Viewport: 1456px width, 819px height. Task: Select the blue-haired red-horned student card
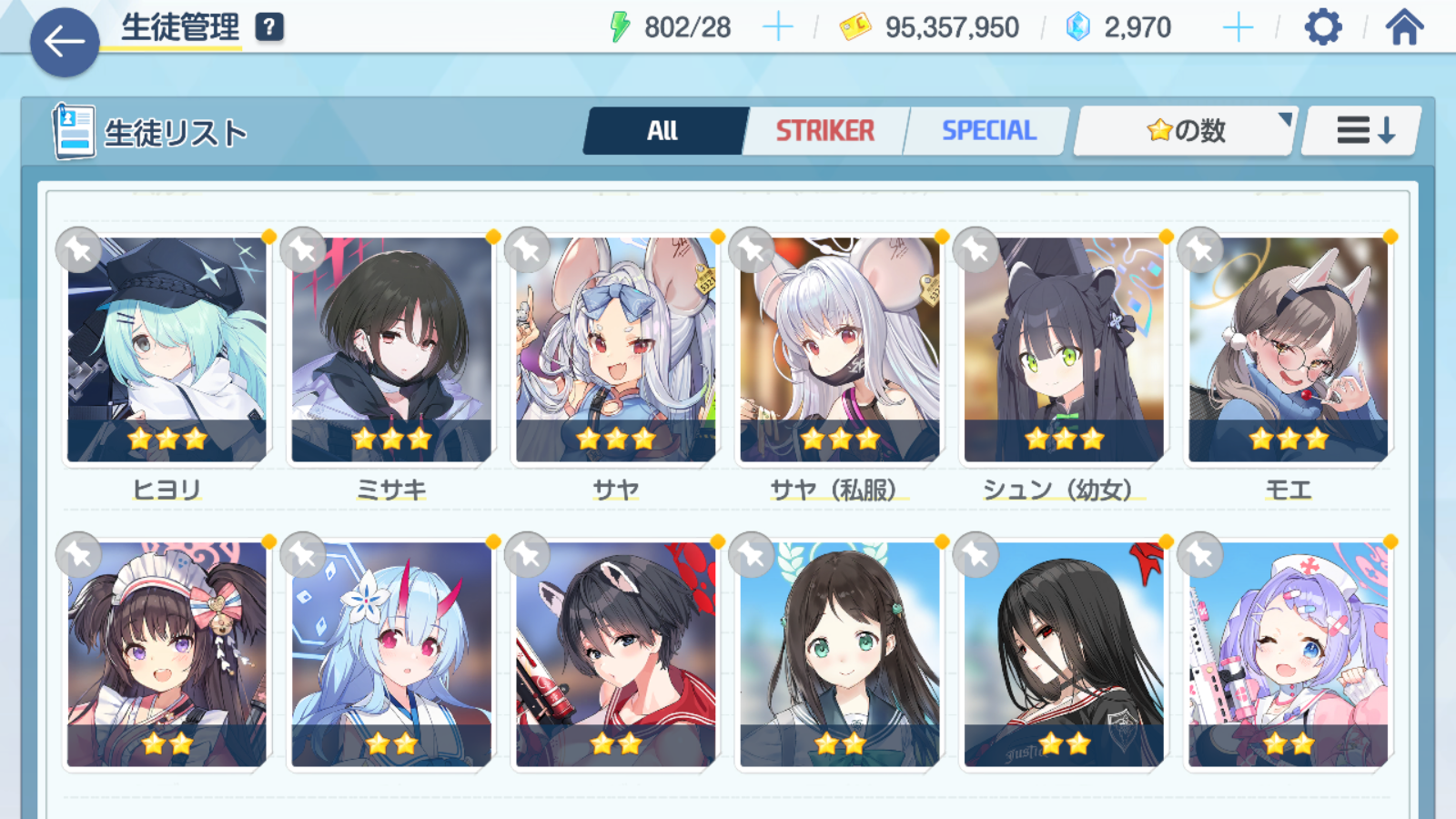[391, 655]
